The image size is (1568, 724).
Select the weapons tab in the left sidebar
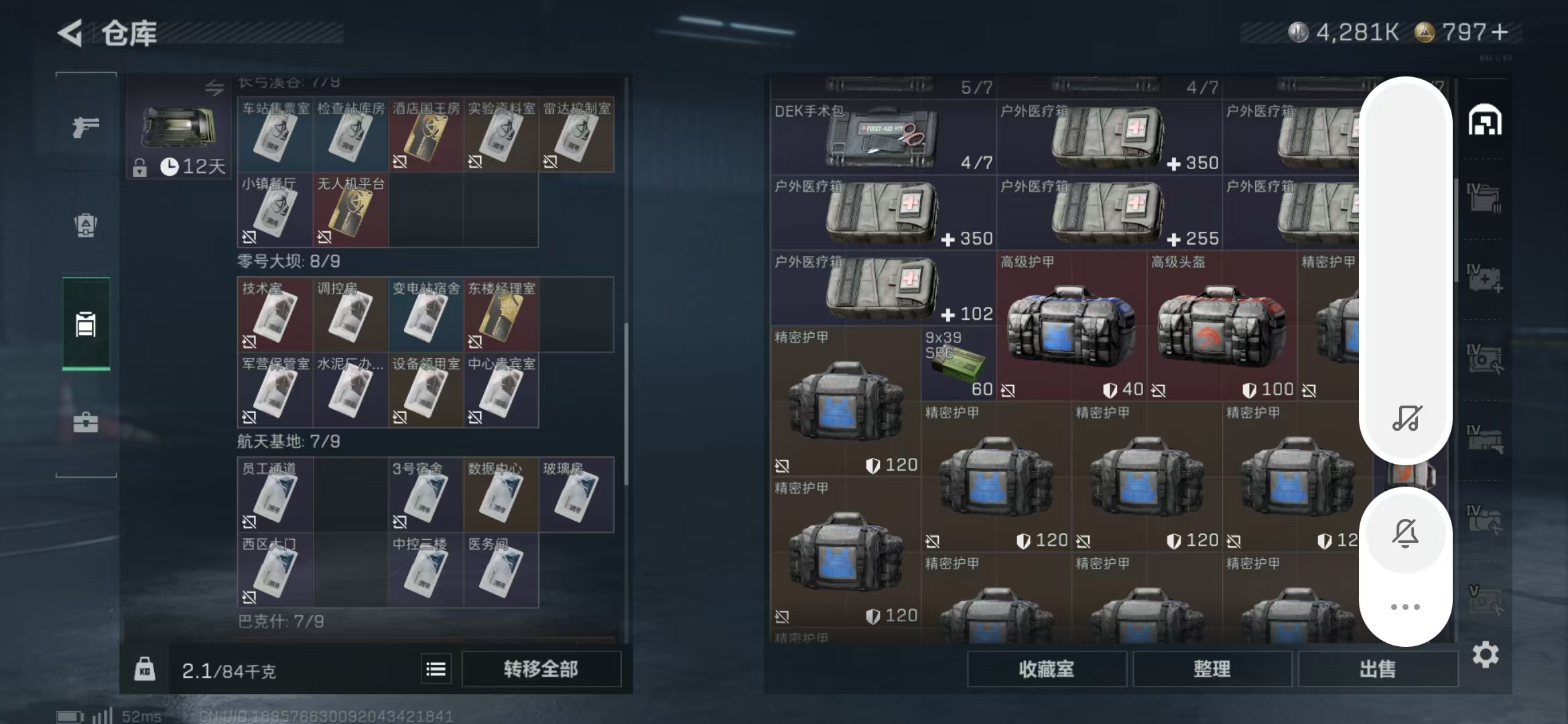86,126
